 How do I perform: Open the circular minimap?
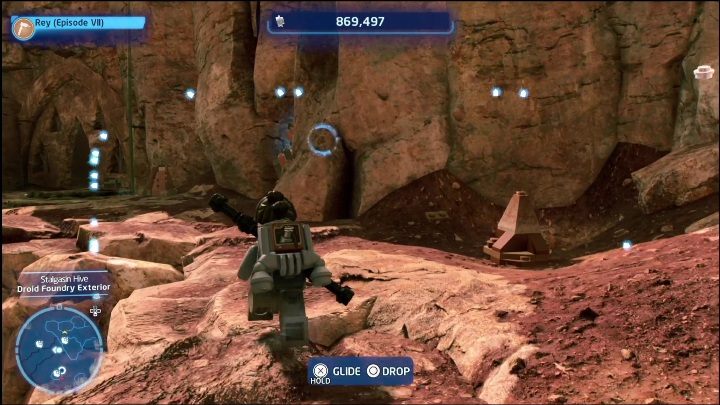pyautogui.click(x=58, y=348)
